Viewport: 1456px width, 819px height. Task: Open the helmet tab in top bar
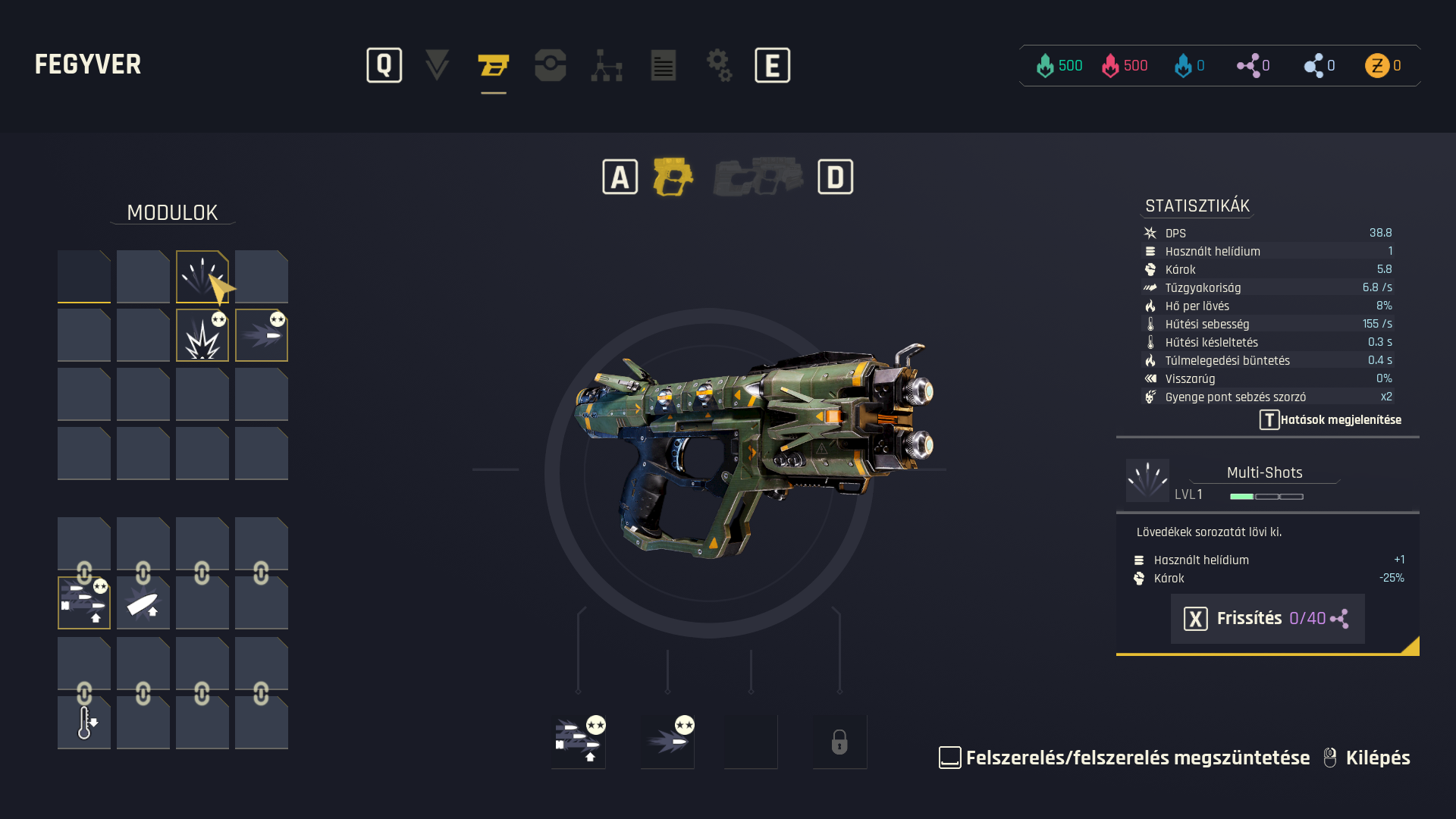550,65
